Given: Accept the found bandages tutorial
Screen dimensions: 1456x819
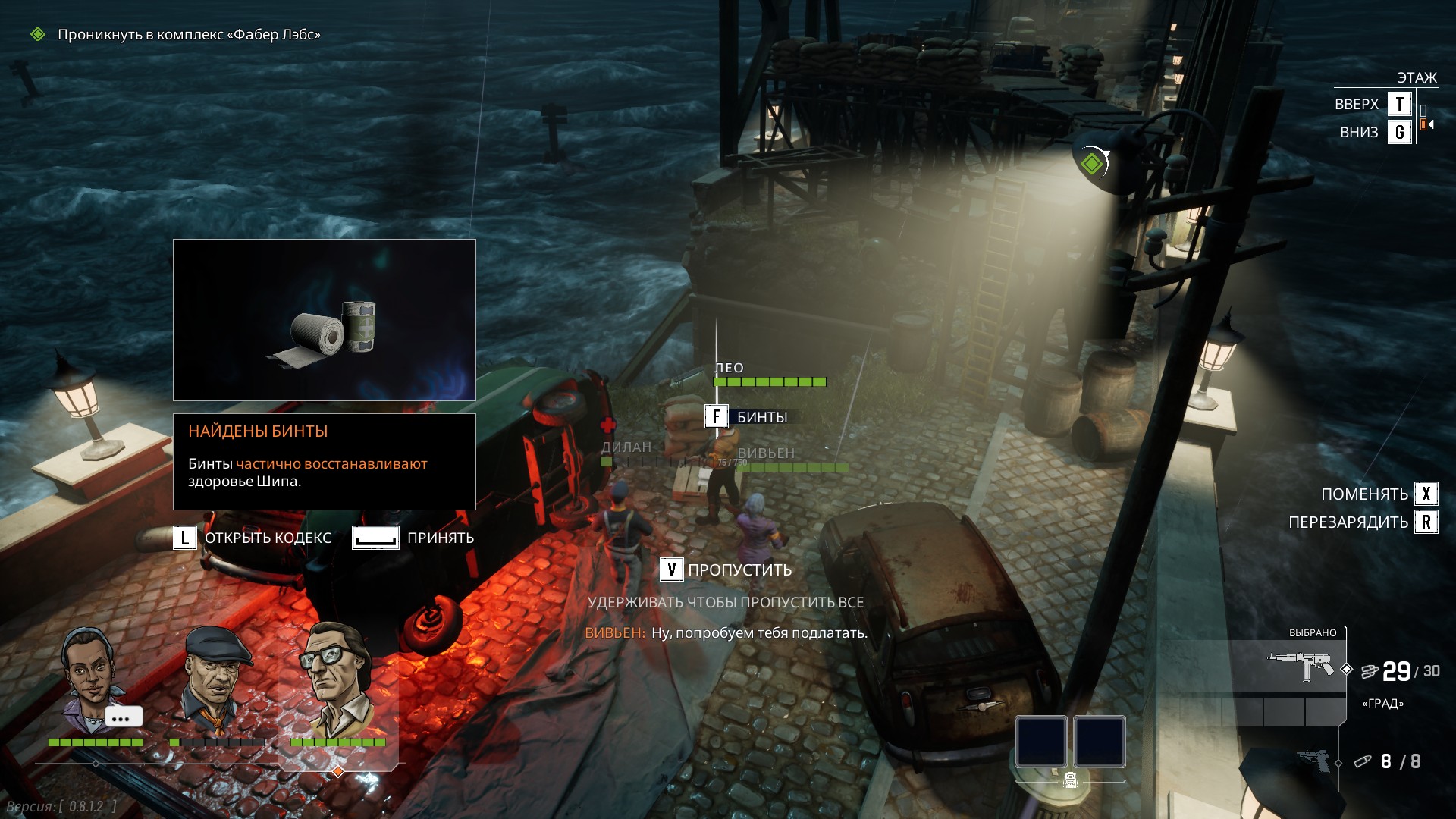Looking at the screenshot, I should click(x=413, y=538).
